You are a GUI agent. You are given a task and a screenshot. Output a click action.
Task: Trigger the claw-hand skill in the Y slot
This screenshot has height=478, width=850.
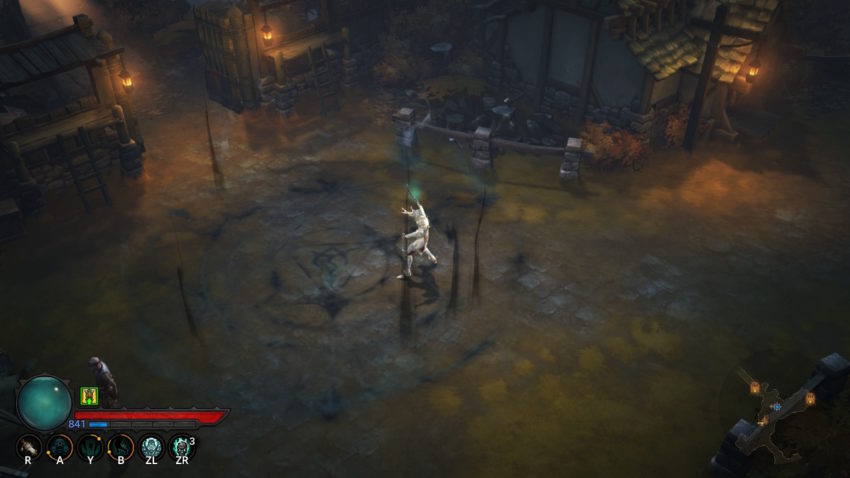[x=90, y=447]
